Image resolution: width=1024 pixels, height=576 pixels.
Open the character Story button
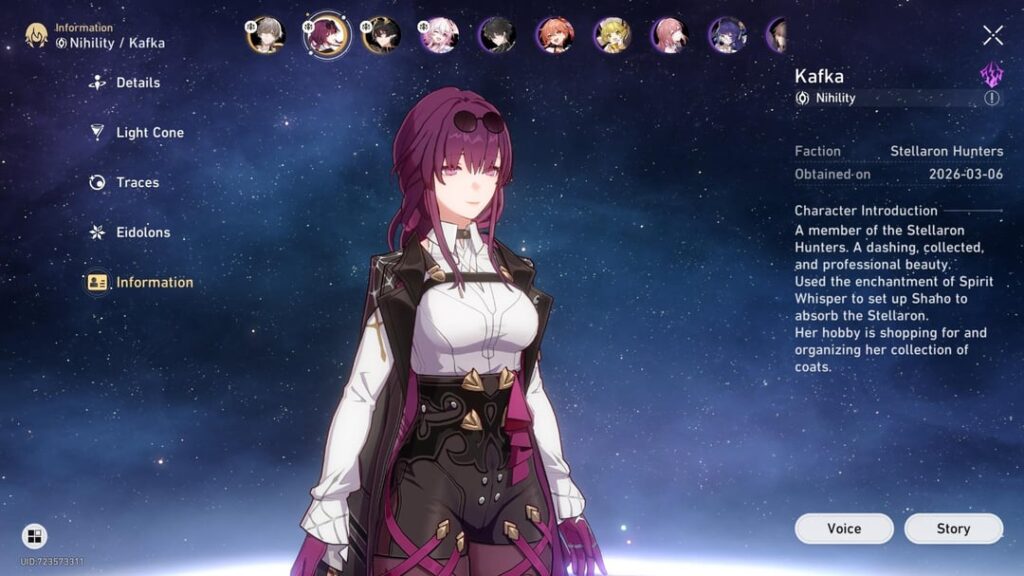click(953, 529)
